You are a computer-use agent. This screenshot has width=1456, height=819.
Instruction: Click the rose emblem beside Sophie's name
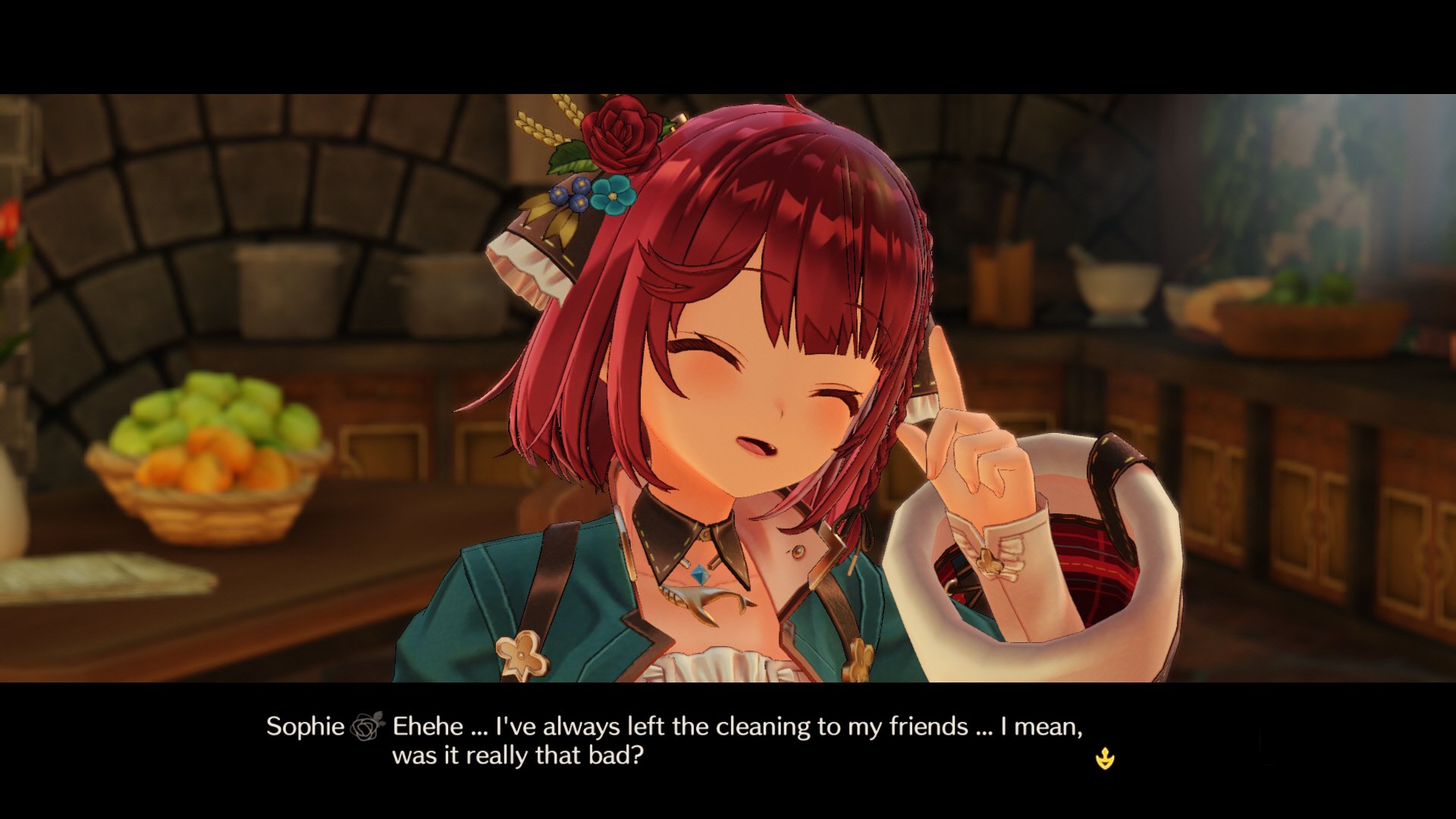366,726
